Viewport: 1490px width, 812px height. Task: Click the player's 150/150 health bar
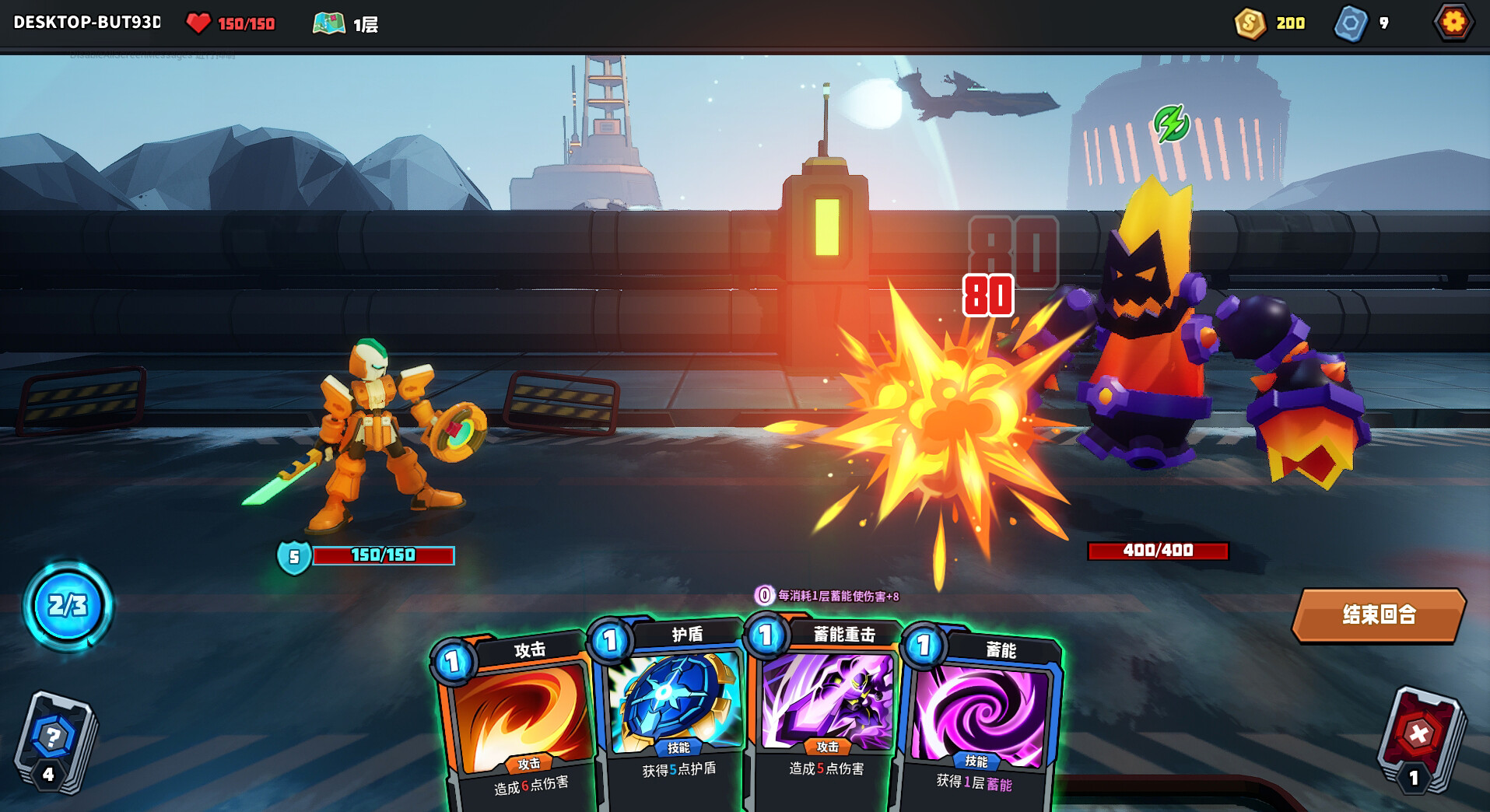[381, 556]
